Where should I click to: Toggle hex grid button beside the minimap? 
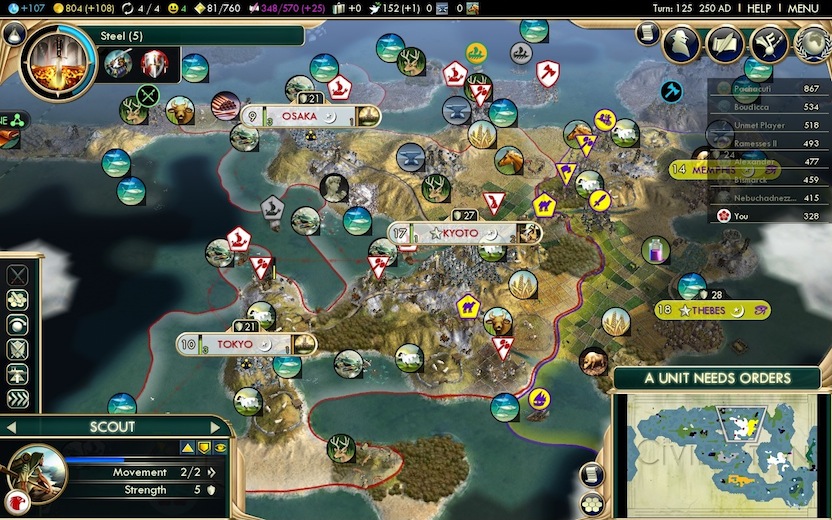593,501
